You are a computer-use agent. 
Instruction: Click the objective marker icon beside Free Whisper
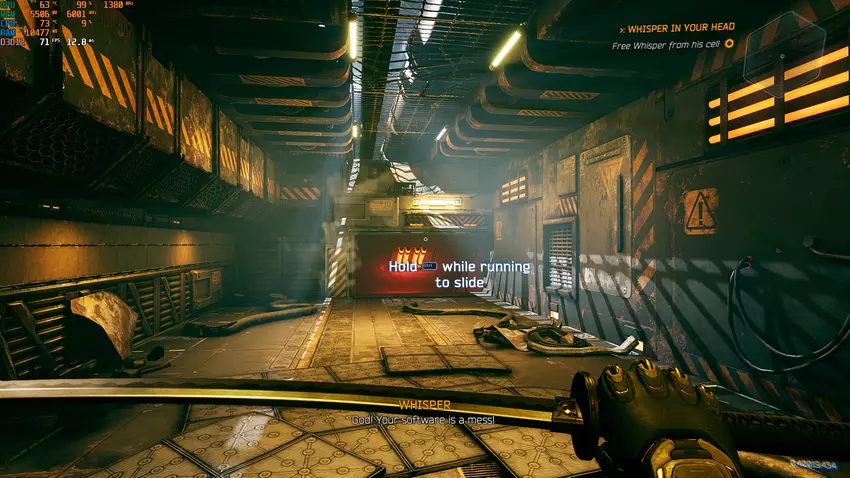[729, 44]
